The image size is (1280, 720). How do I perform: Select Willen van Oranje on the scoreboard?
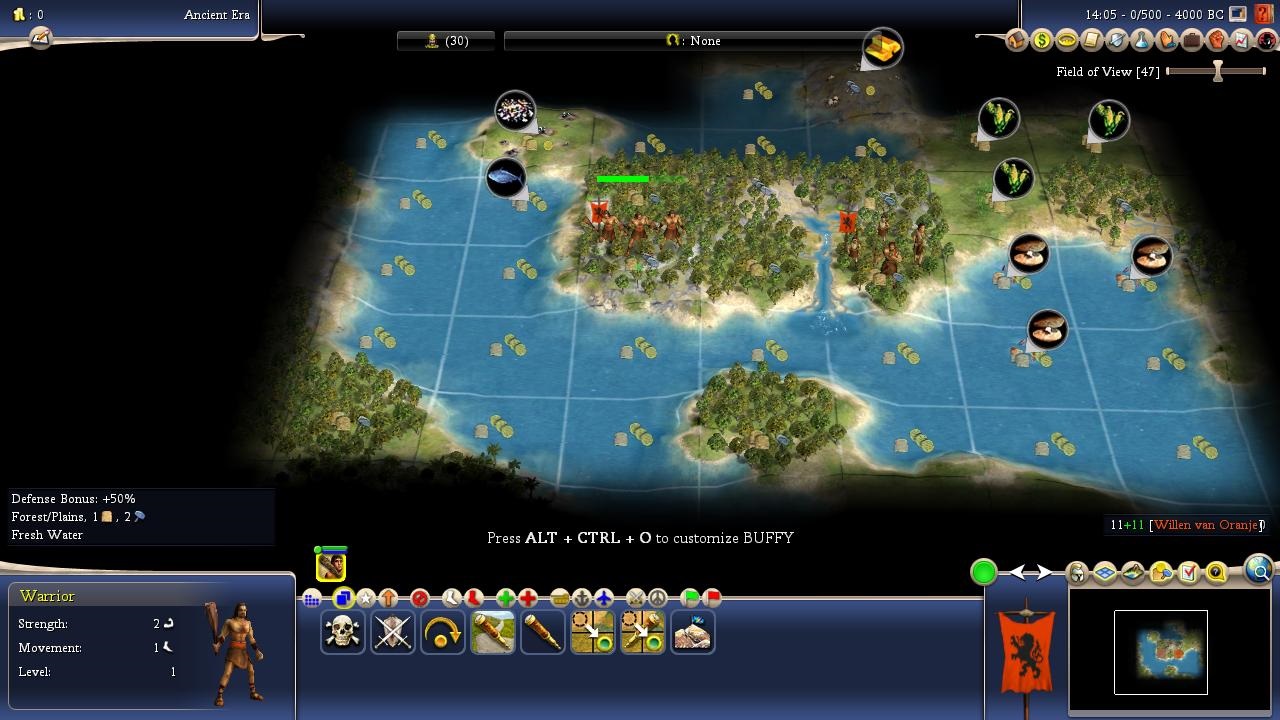[x=1206, y=525]
